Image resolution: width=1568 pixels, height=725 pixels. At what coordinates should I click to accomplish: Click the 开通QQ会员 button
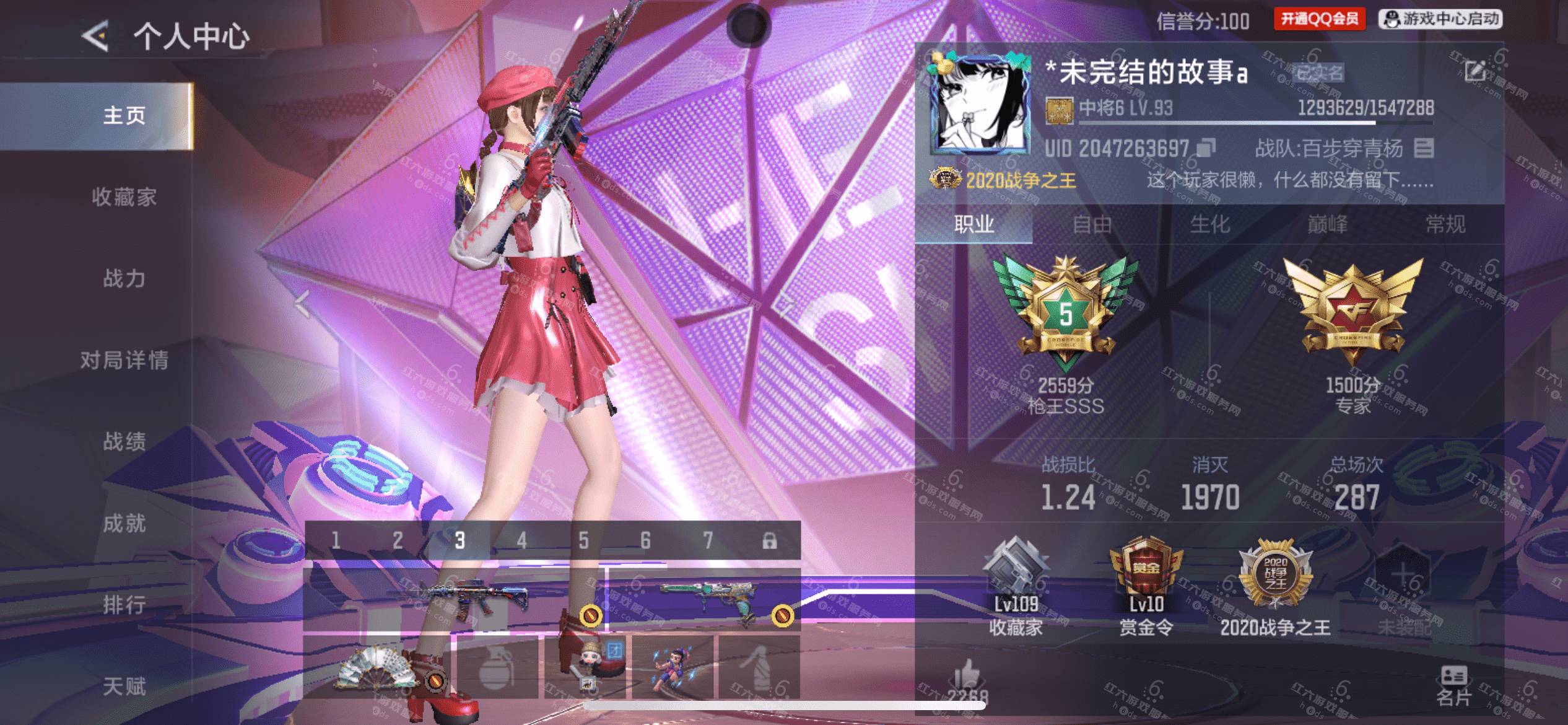click(1319, 19)
